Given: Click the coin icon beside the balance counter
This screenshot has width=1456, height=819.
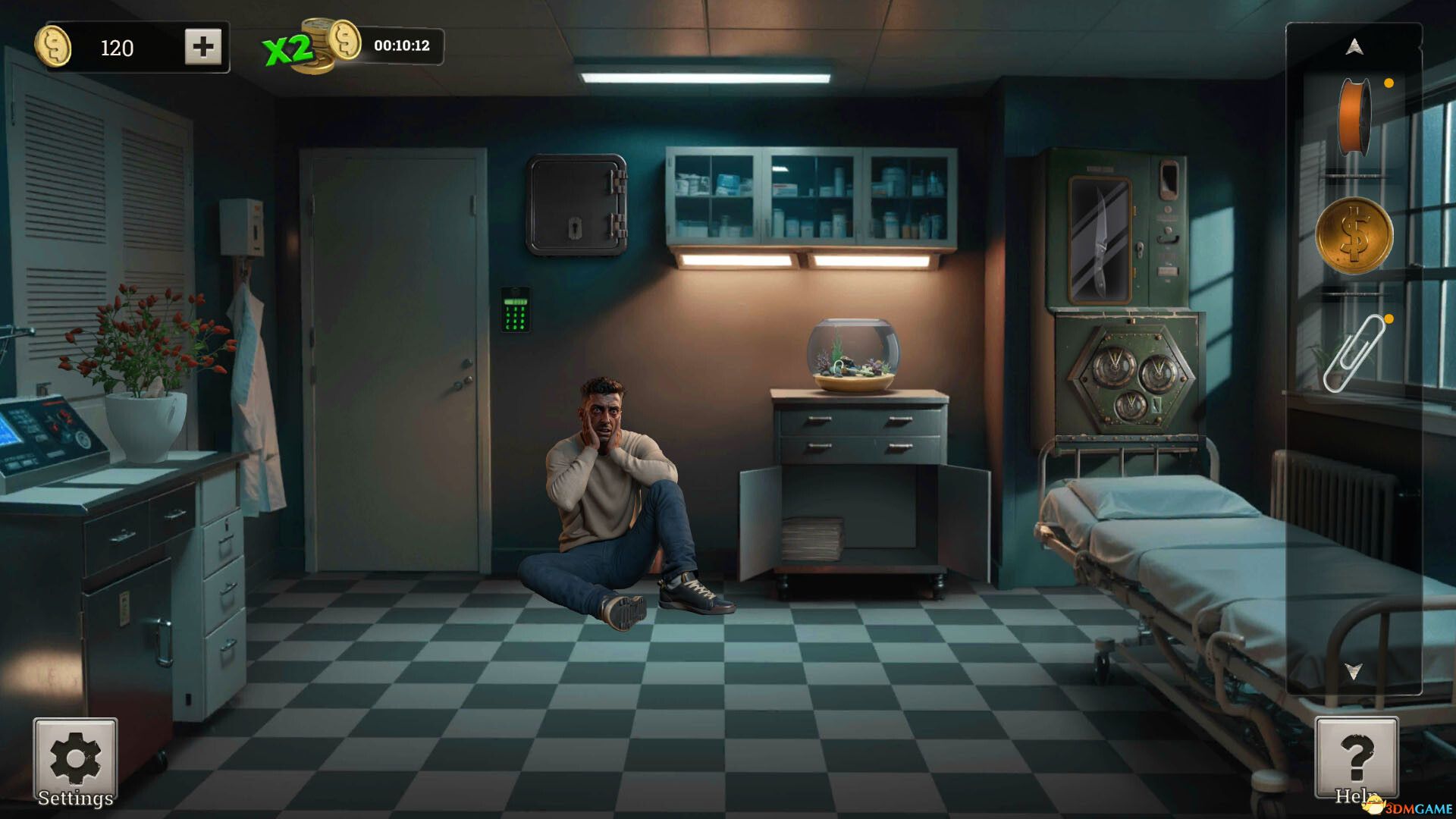Looking at the screenshot, I should (x=55, y=49).
